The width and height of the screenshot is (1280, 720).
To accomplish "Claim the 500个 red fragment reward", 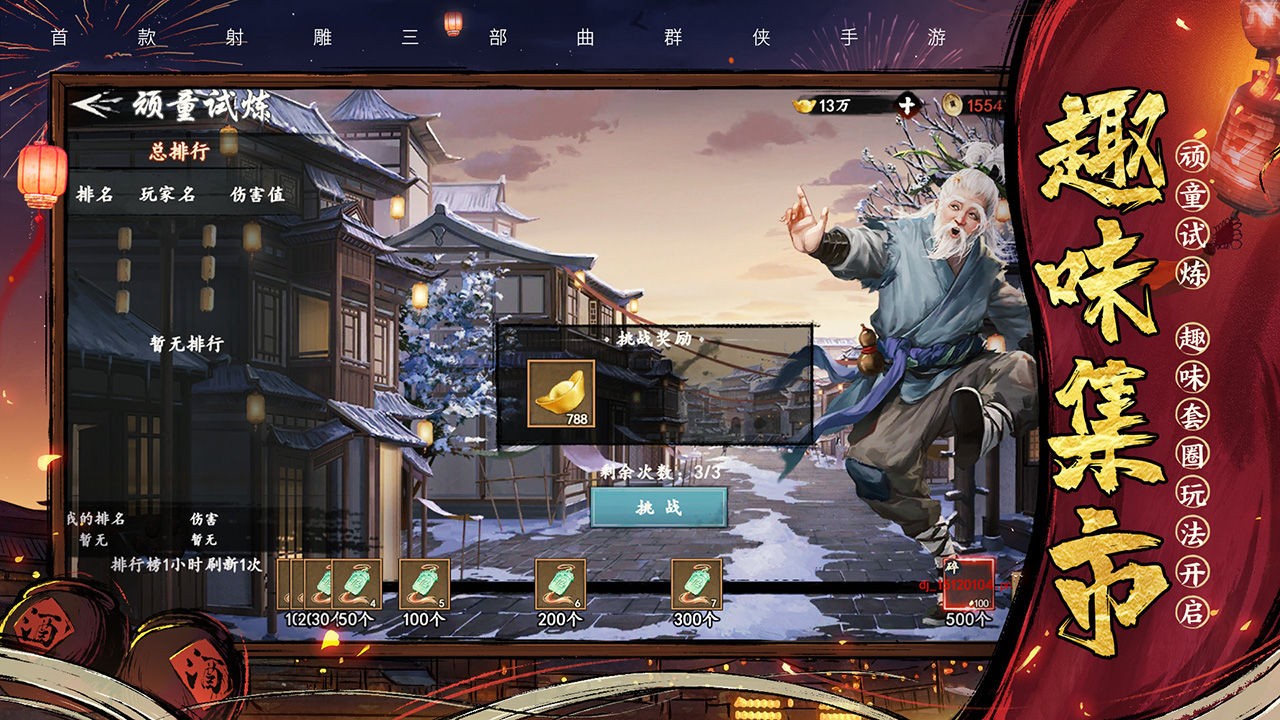I will [x=969, y=584].
